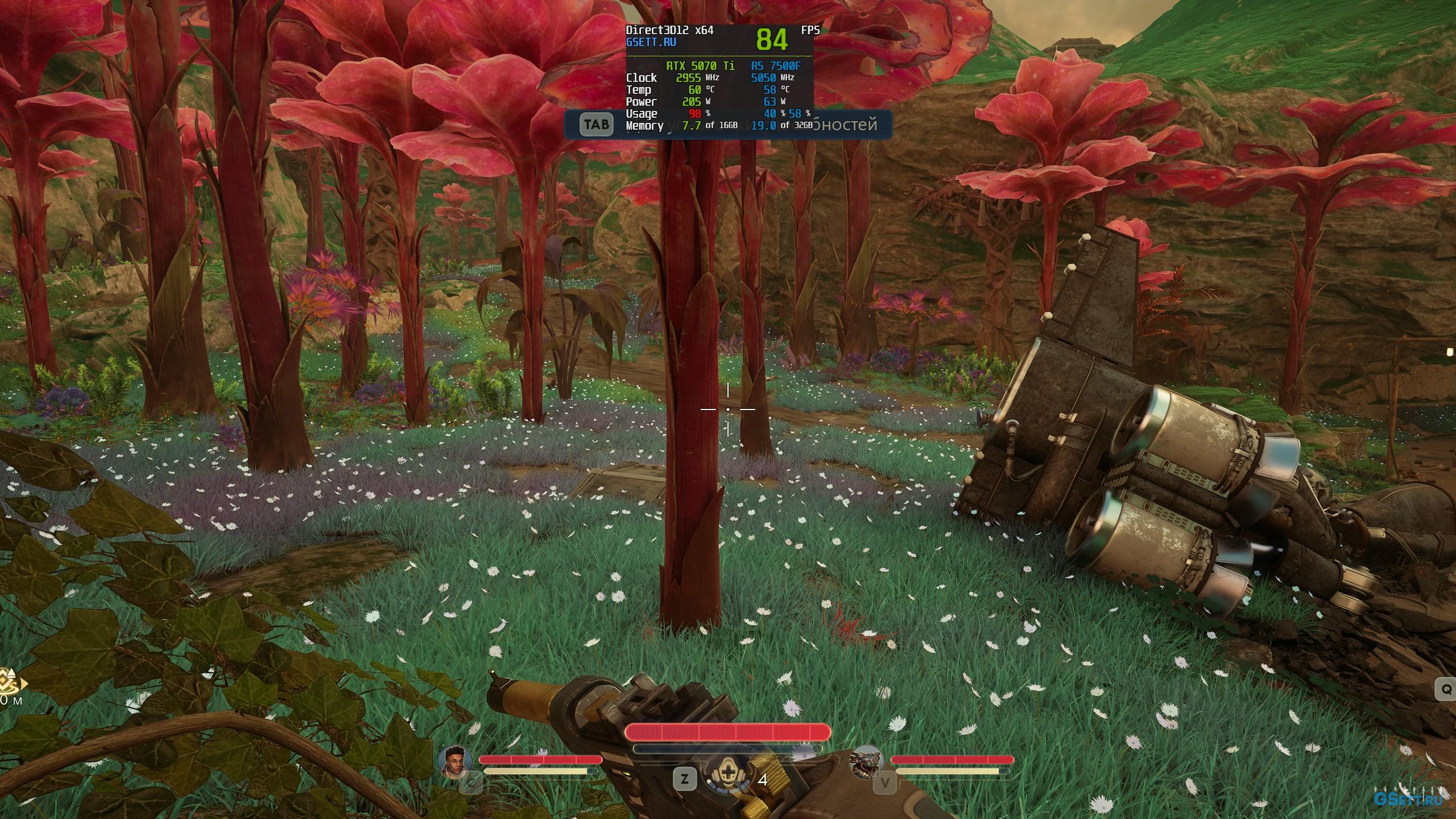Use the medical inhaler healing item
The height and width of the screenshot is (819, 1456).
[x=727, y=778]
